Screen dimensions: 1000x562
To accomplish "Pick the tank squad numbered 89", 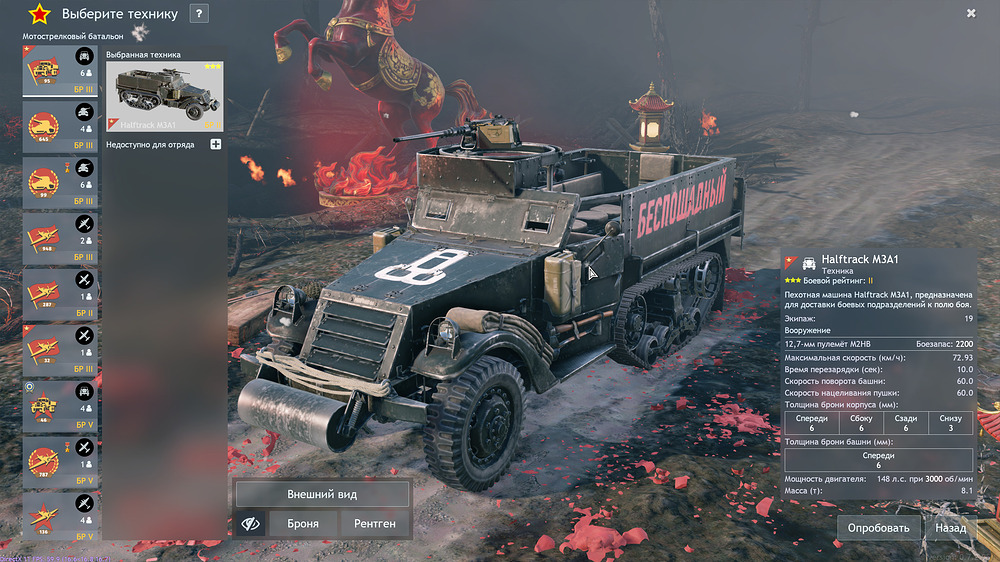I will click(x=62, y=183).
